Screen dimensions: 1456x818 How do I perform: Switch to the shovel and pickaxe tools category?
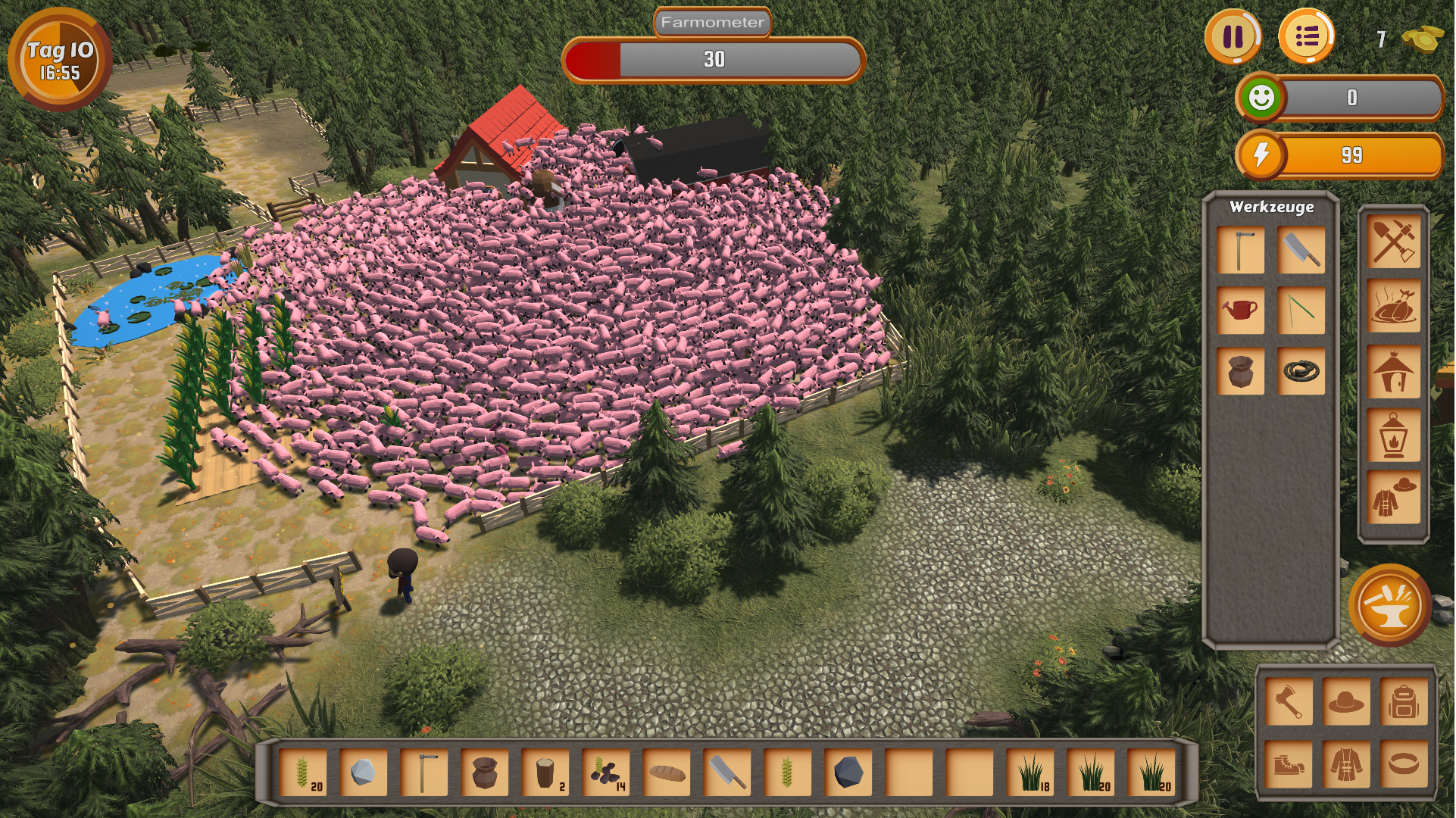tap(1393, 242)
